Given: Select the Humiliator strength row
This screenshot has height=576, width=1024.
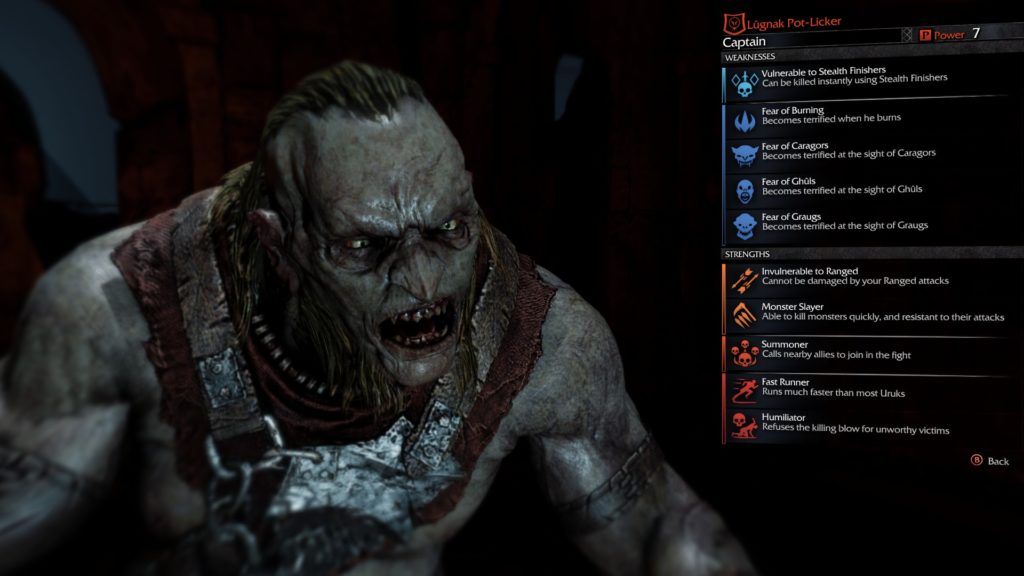Looking at the screenshot, I should click(x=855, y=425).
